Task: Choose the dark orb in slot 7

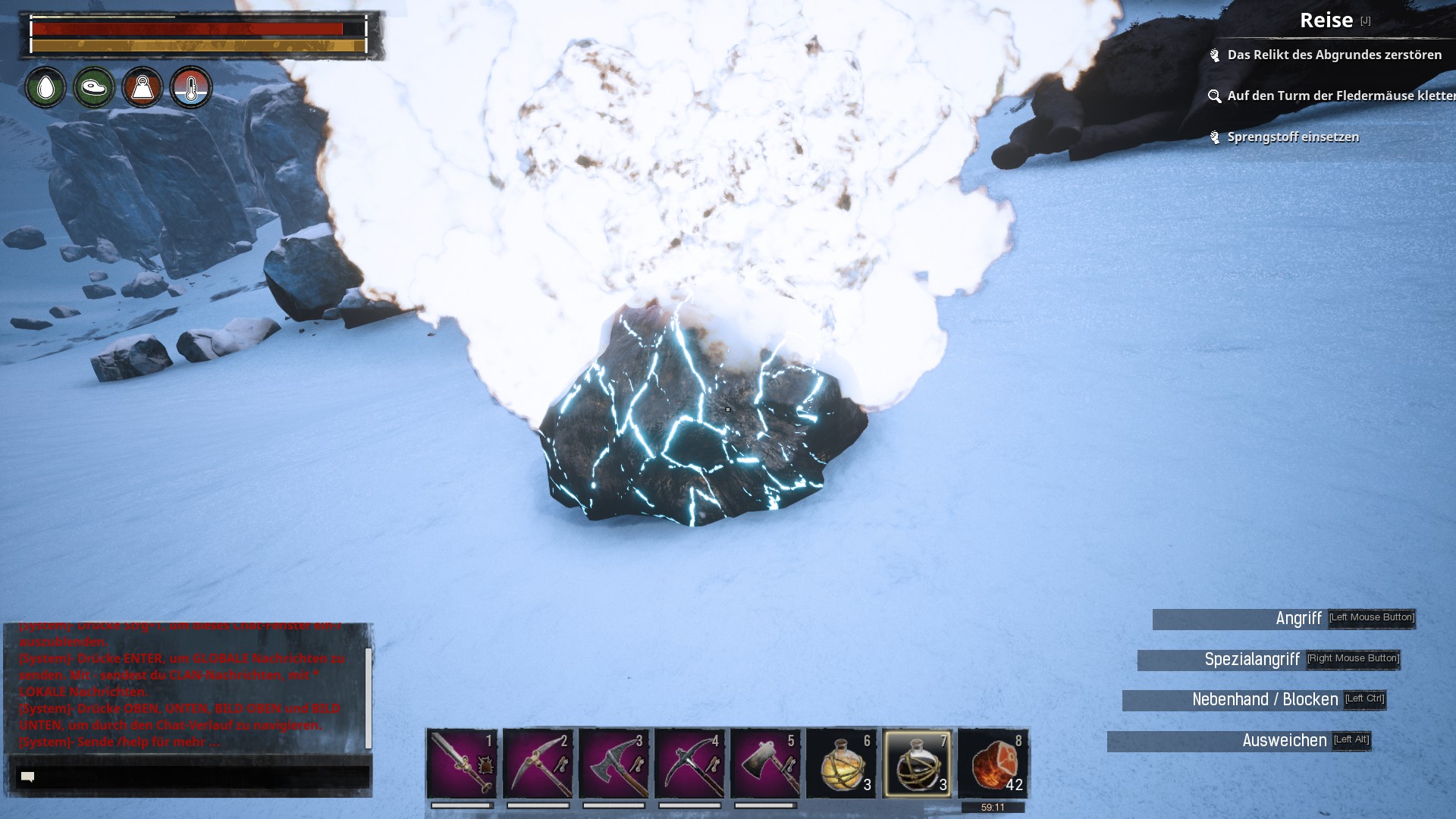Action: click(918, 763)
